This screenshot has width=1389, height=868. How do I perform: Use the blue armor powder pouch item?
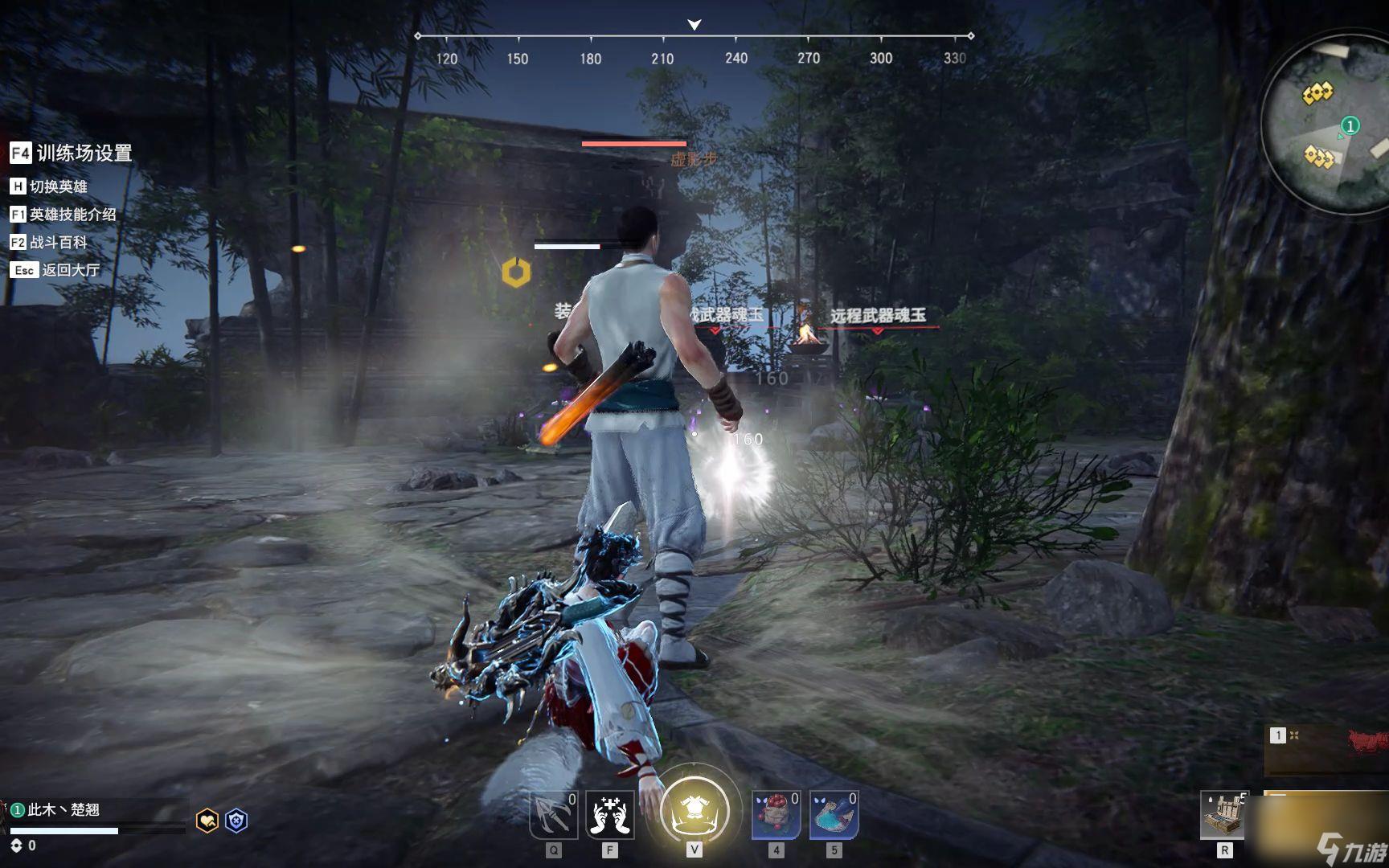(834, 815)
